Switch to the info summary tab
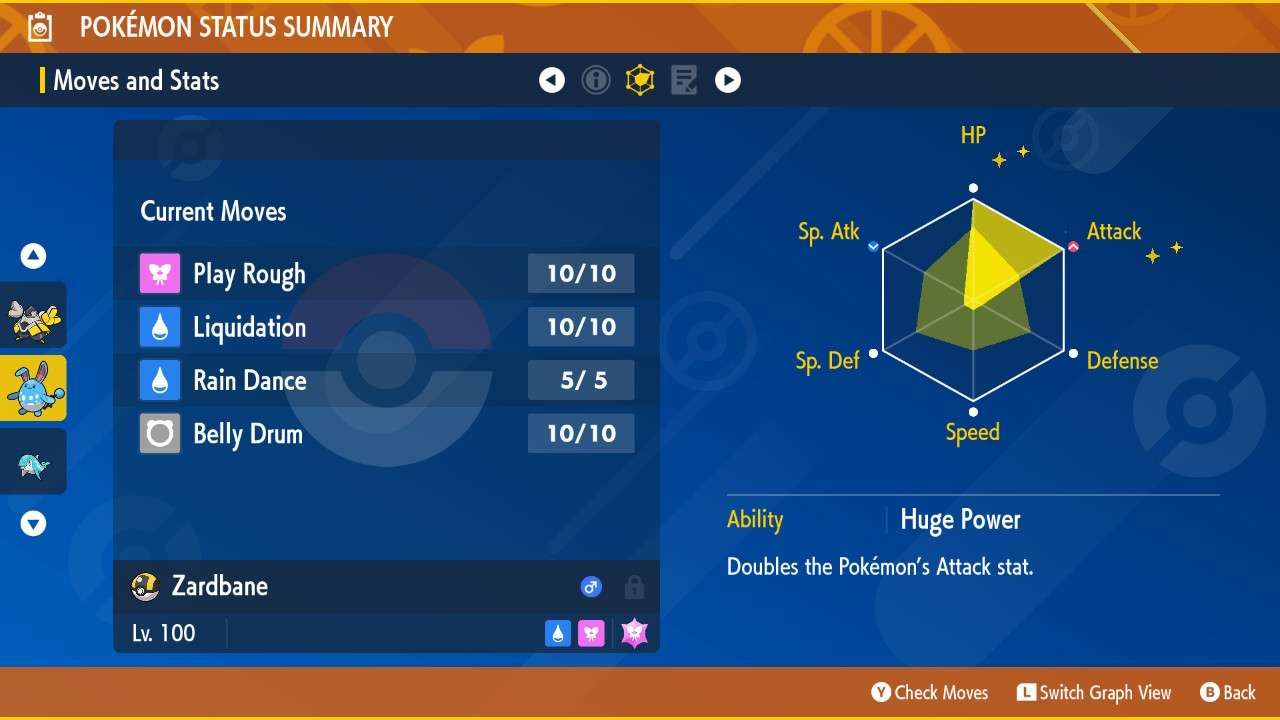The height and width of the screenshot is (720, 1280). click(x=596, y=80)
